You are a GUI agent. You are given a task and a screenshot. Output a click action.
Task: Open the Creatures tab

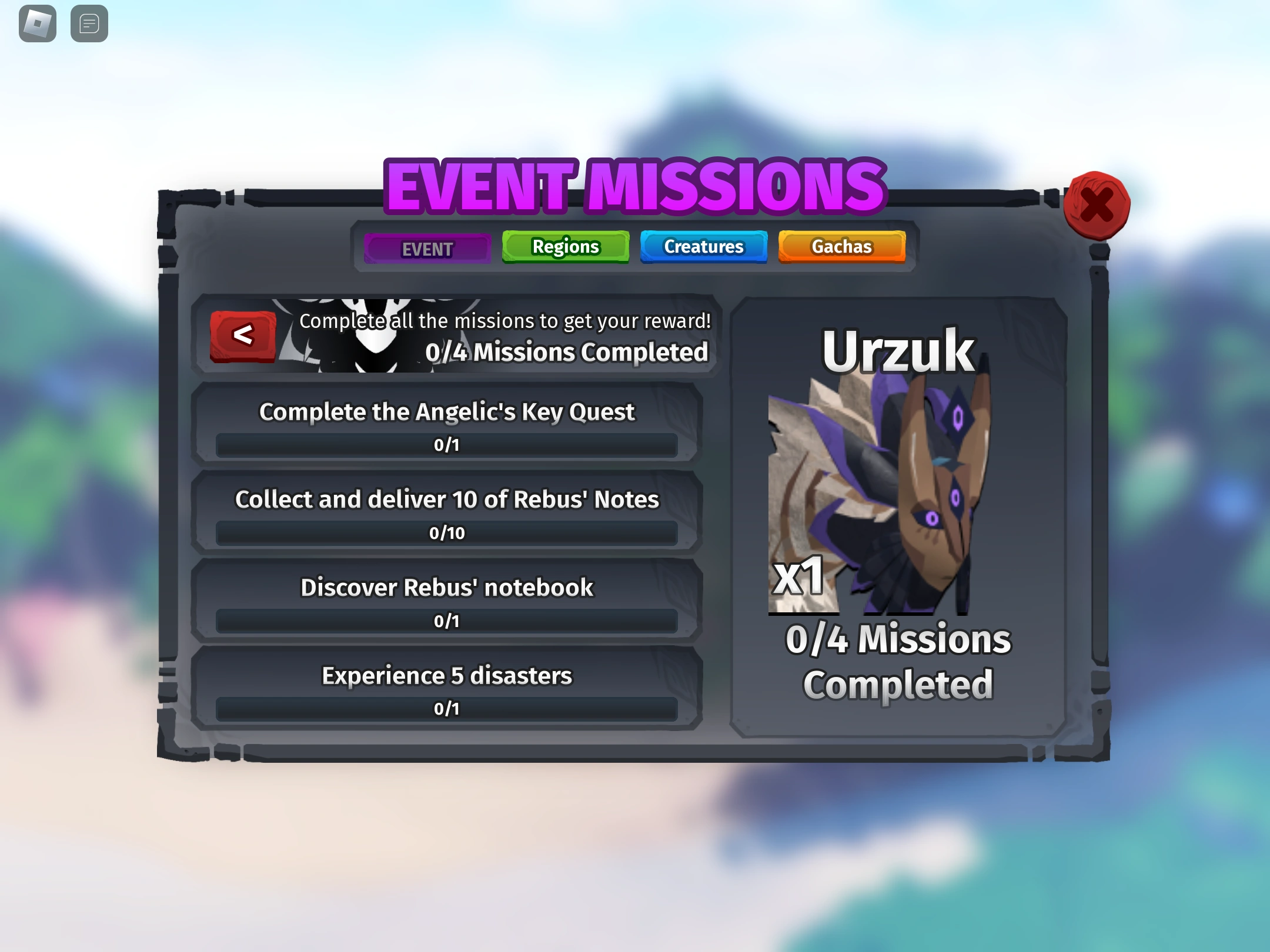pyautogui.click(x=703, y=247)
